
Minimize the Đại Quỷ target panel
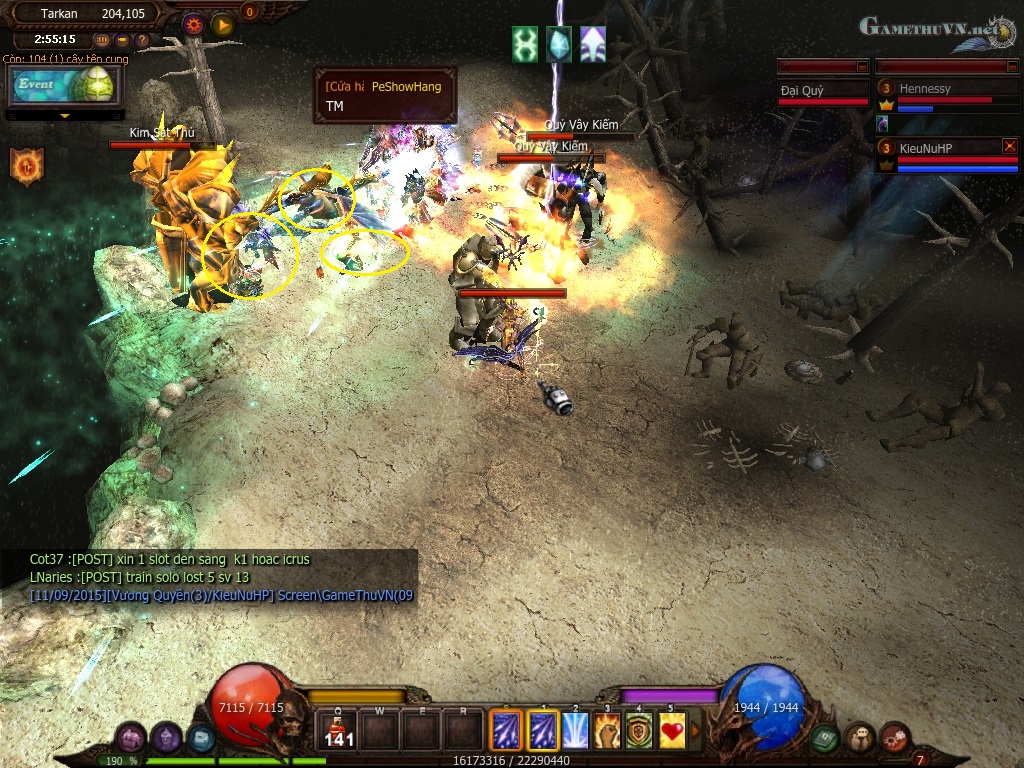click(862, 66)
